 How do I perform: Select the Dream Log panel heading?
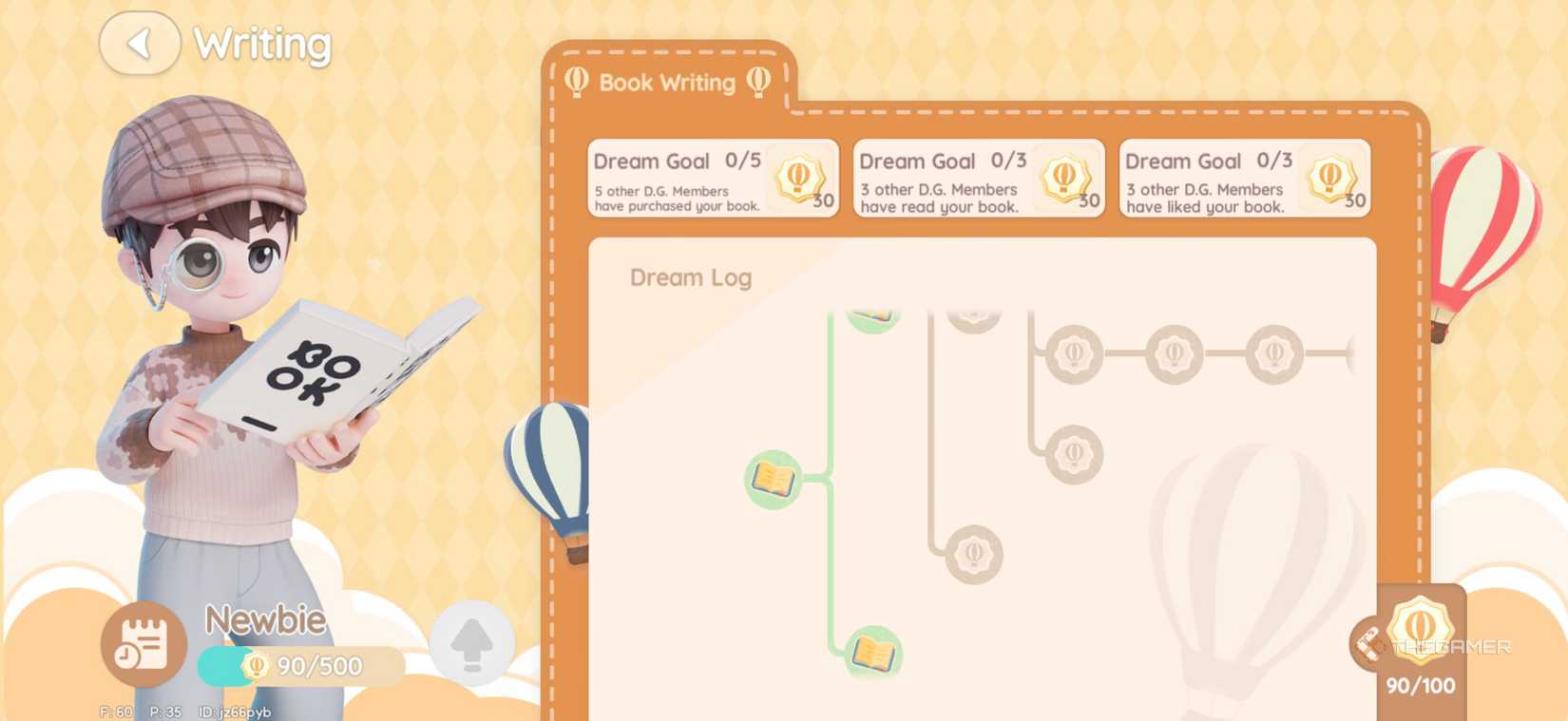(x=691, y=277)
